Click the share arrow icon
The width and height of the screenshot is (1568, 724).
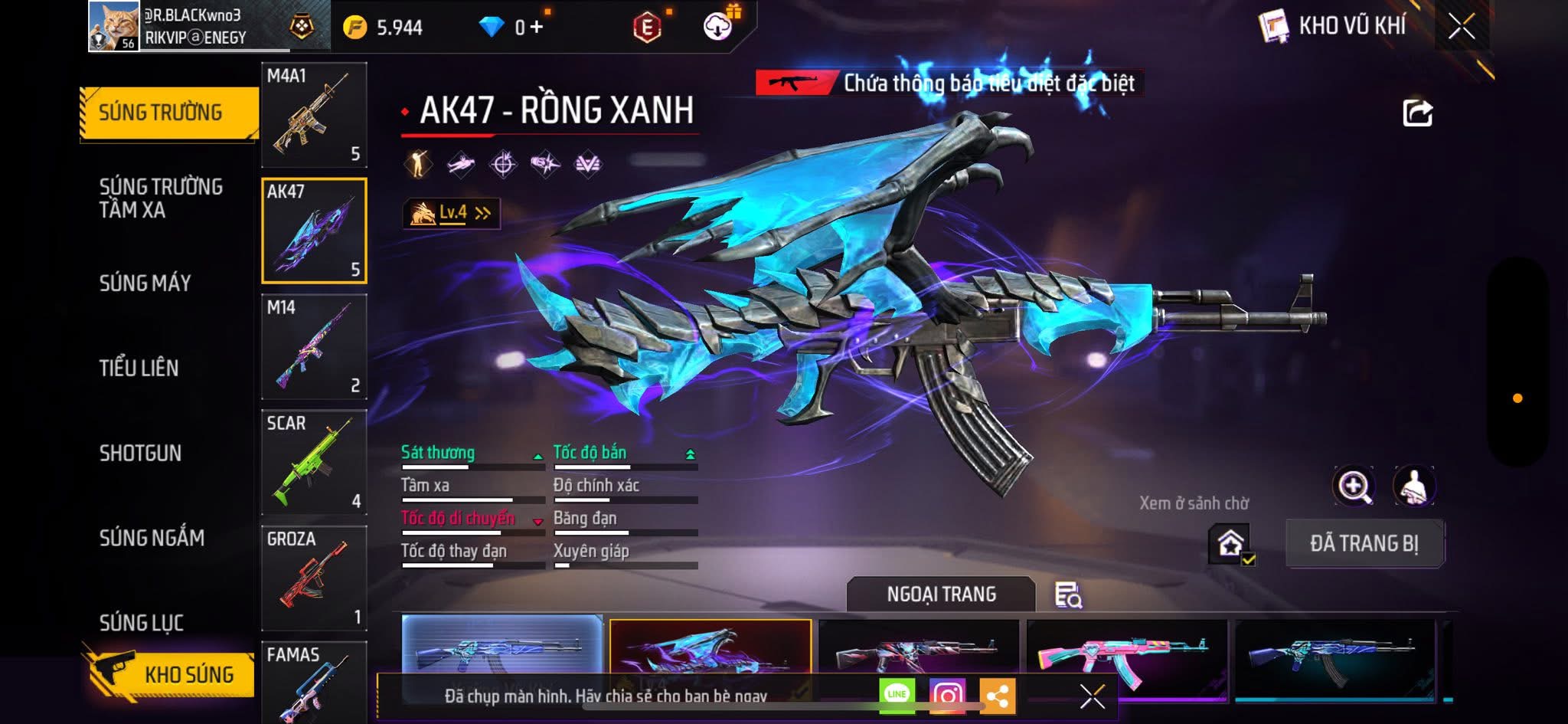tap(1417, 113)
